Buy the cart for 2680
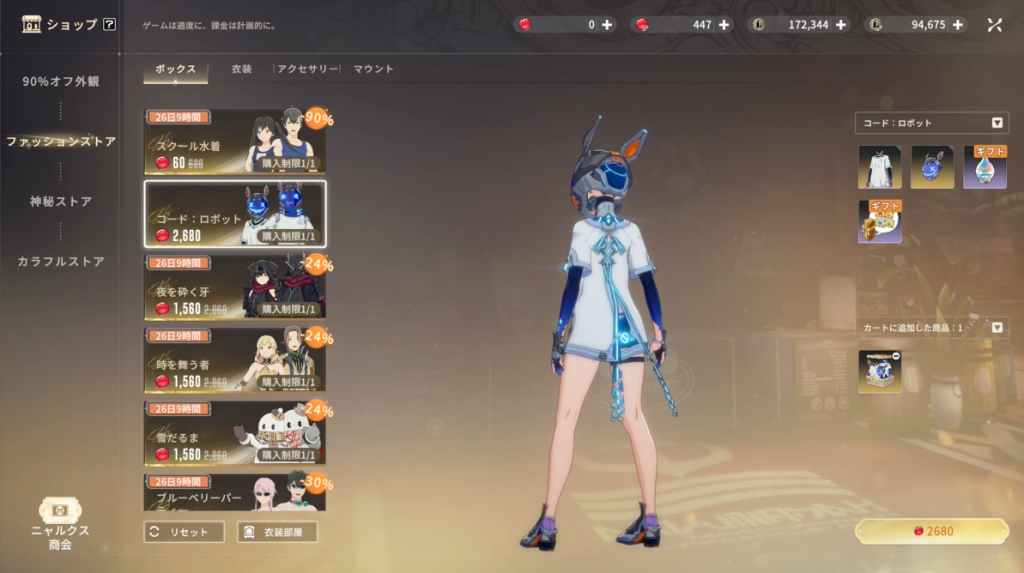Screen dimensions: 1024x573 [x=931, y=531]
